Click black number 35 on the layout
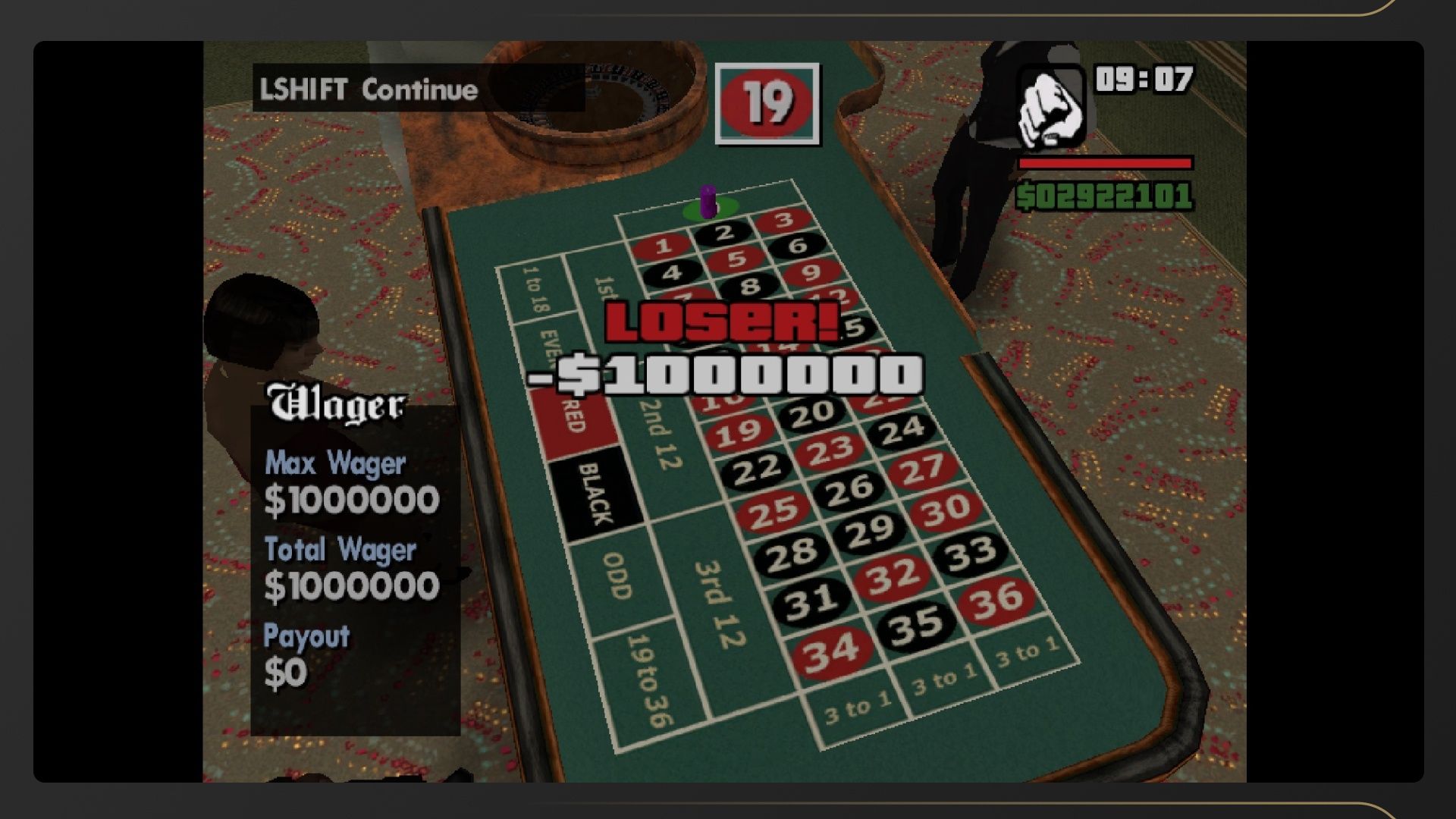 point(916,624)
